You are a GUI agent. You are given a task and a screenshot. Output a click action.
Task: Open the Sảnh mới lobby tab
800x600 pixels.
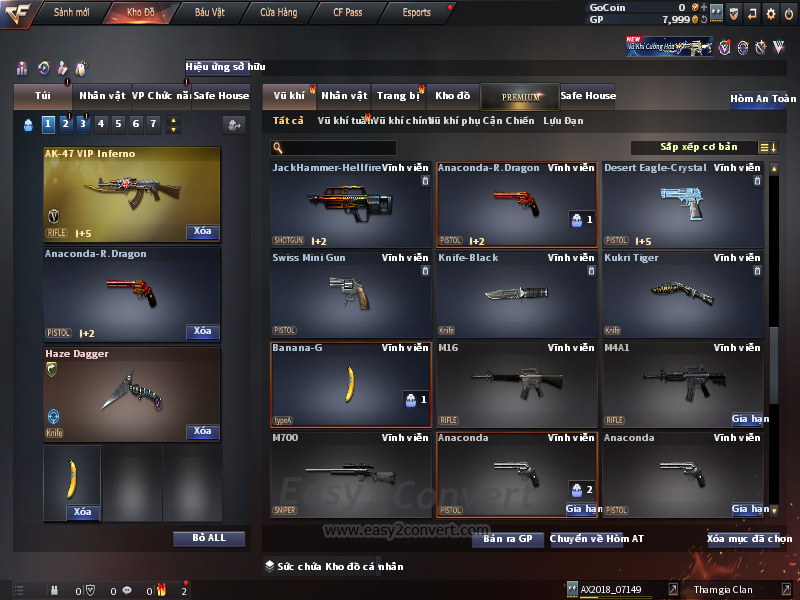[x=71, y=13]
